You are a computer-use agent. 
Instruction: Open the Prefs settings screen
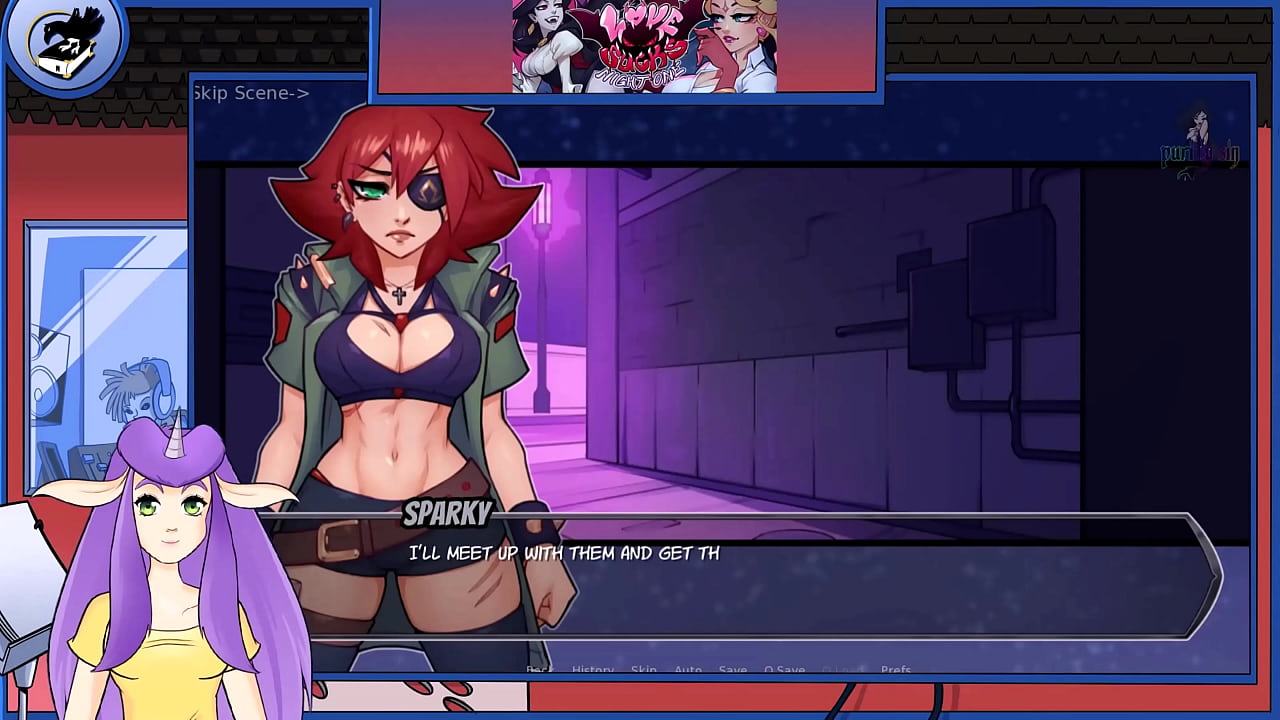(x=898, y=670)
